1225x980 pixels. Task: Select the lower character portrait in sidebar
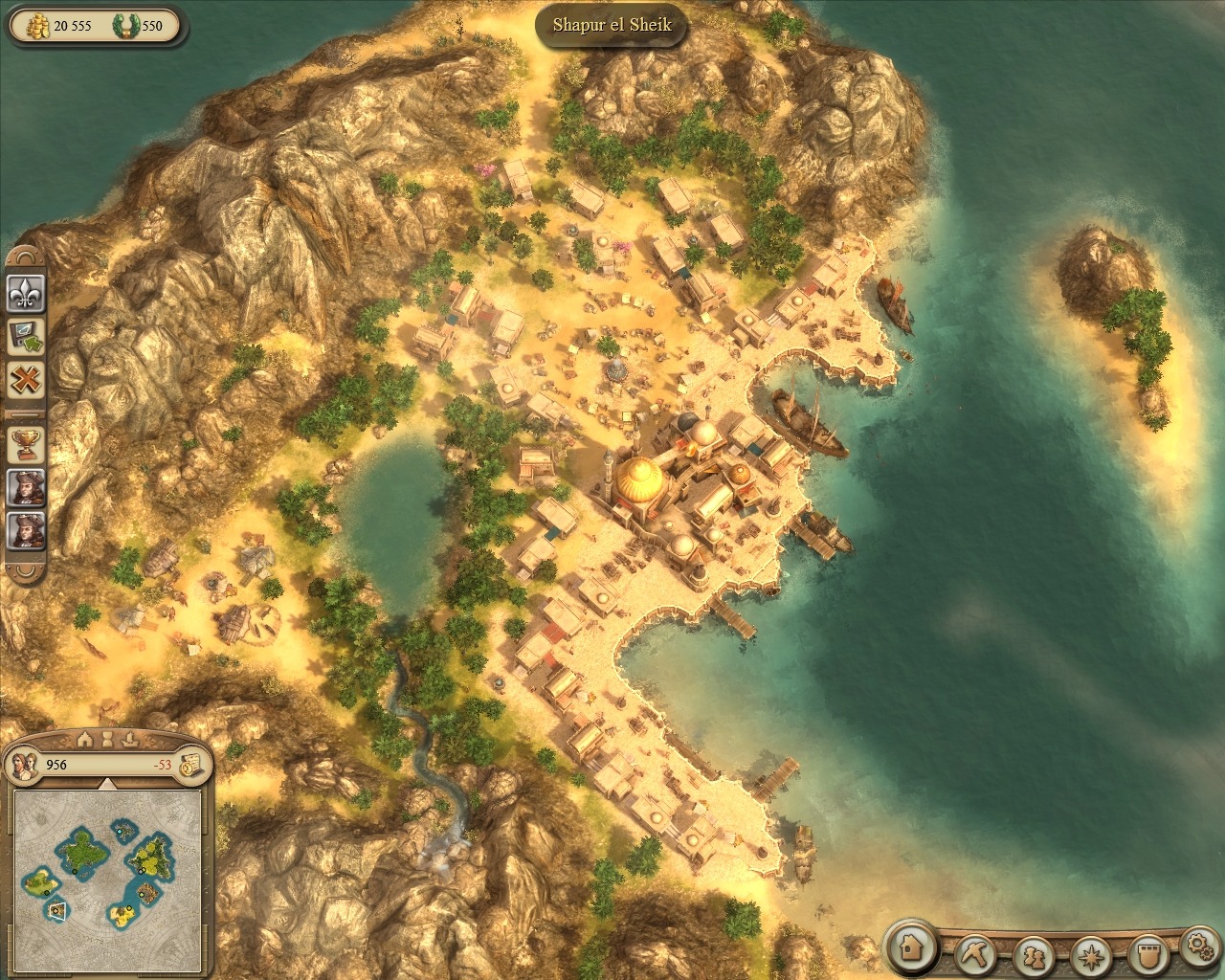(26, 530)
